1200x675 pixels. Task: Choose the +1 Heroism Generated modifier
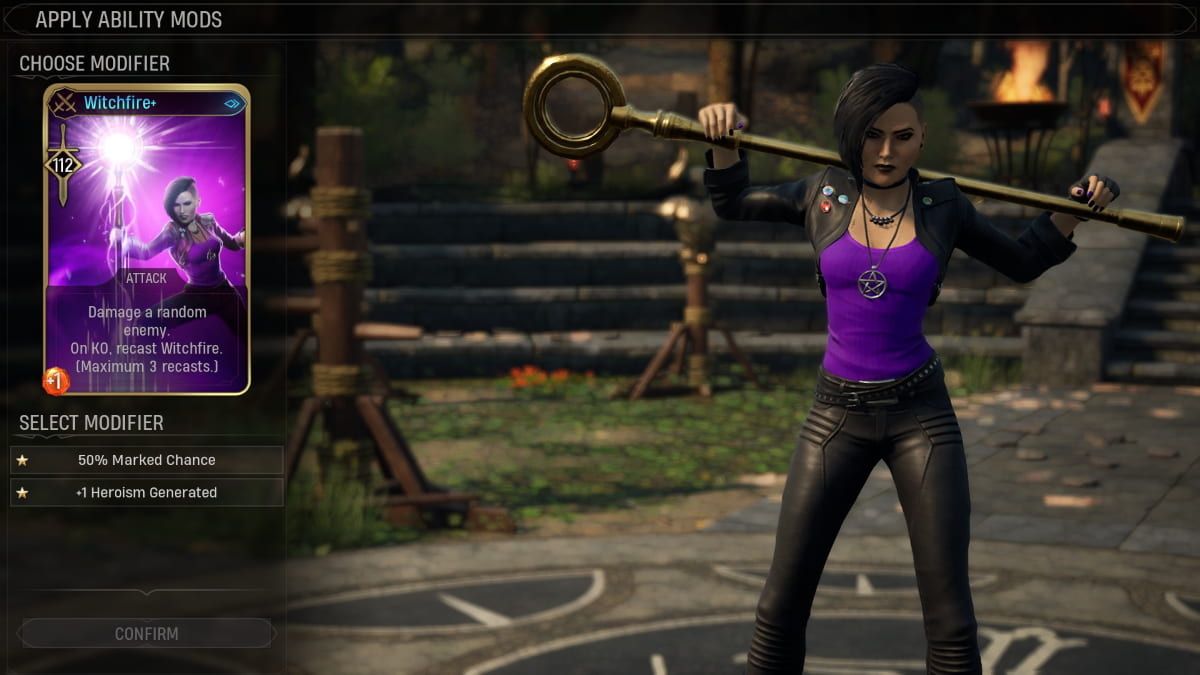tap(147, 492)
